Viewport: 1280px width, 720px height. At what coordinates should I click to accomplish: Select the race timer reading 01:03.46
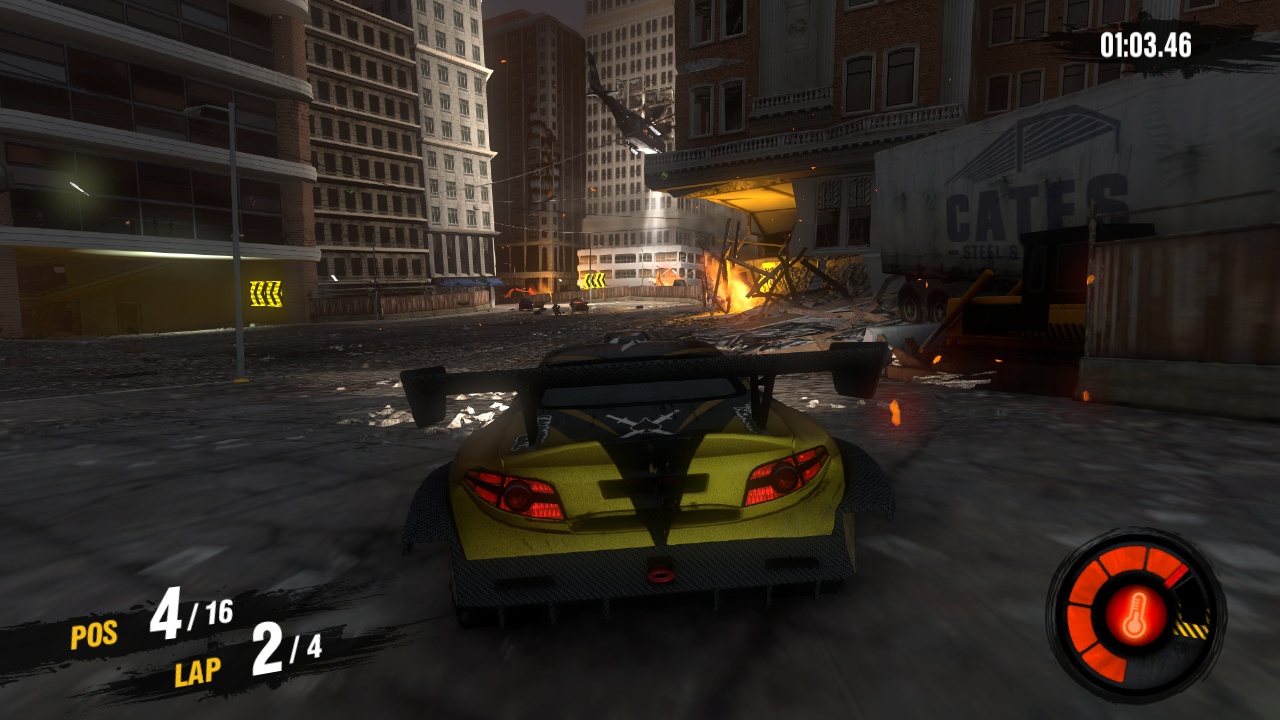[1147, 44]
